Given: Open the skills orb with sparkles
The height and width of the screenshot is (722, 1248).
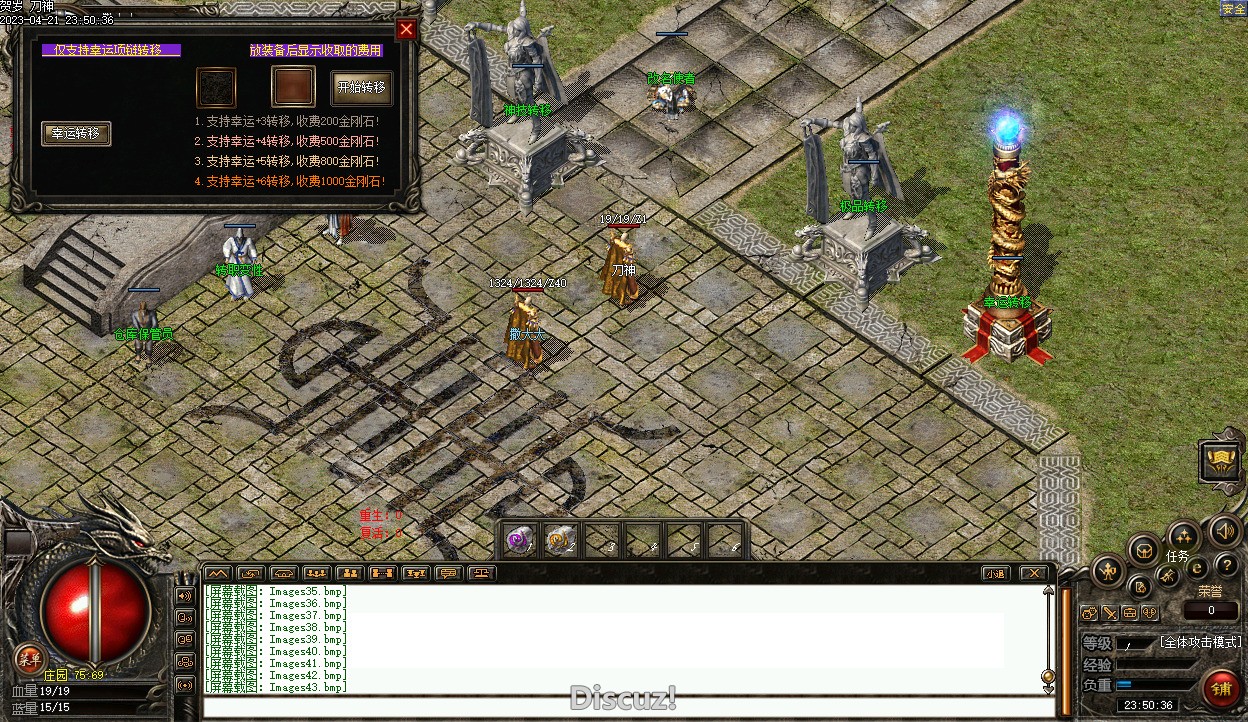Looking at the screenshot, I should point(1184,535).
